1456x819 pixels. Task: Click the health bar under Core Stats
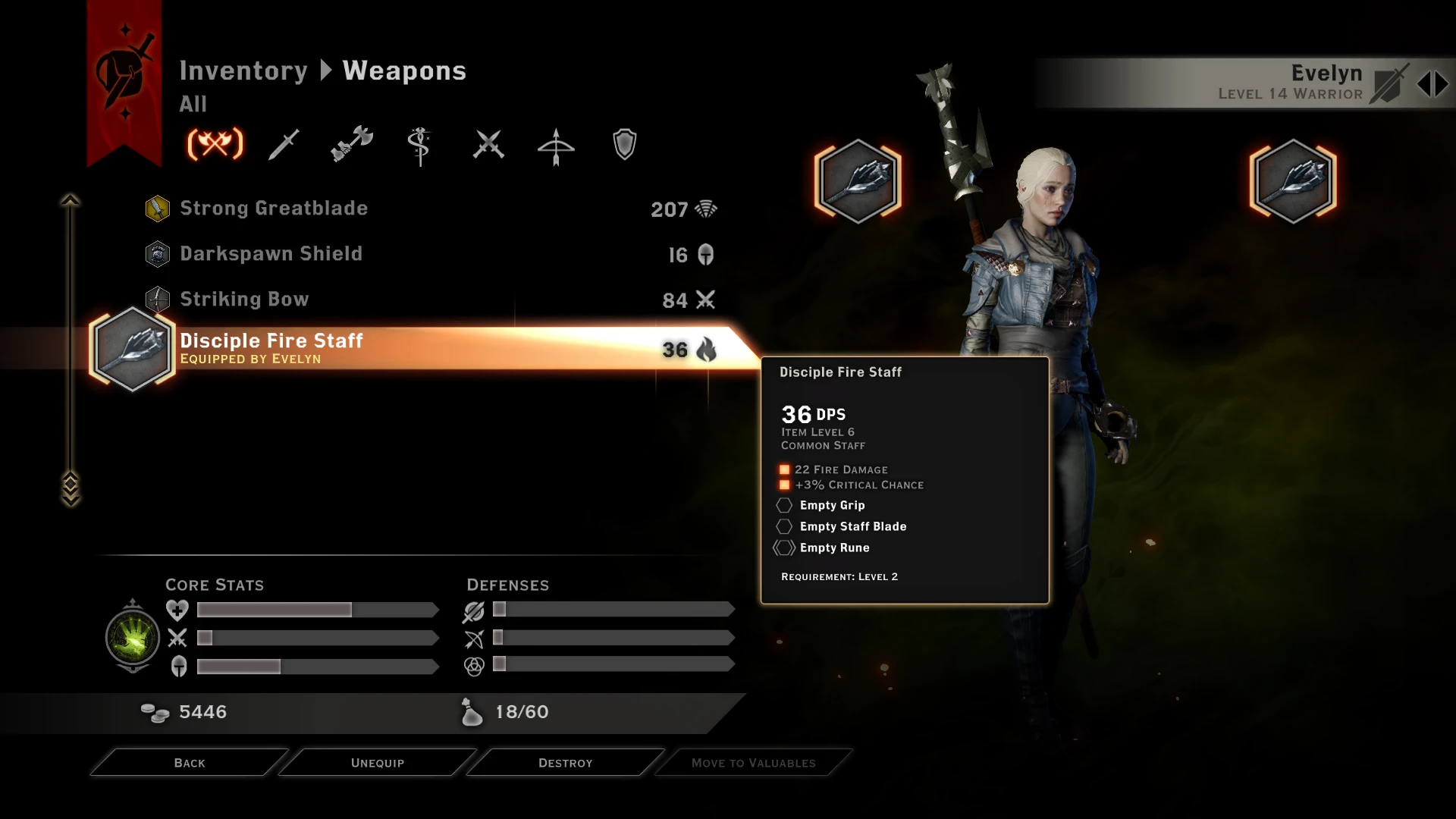316,610
